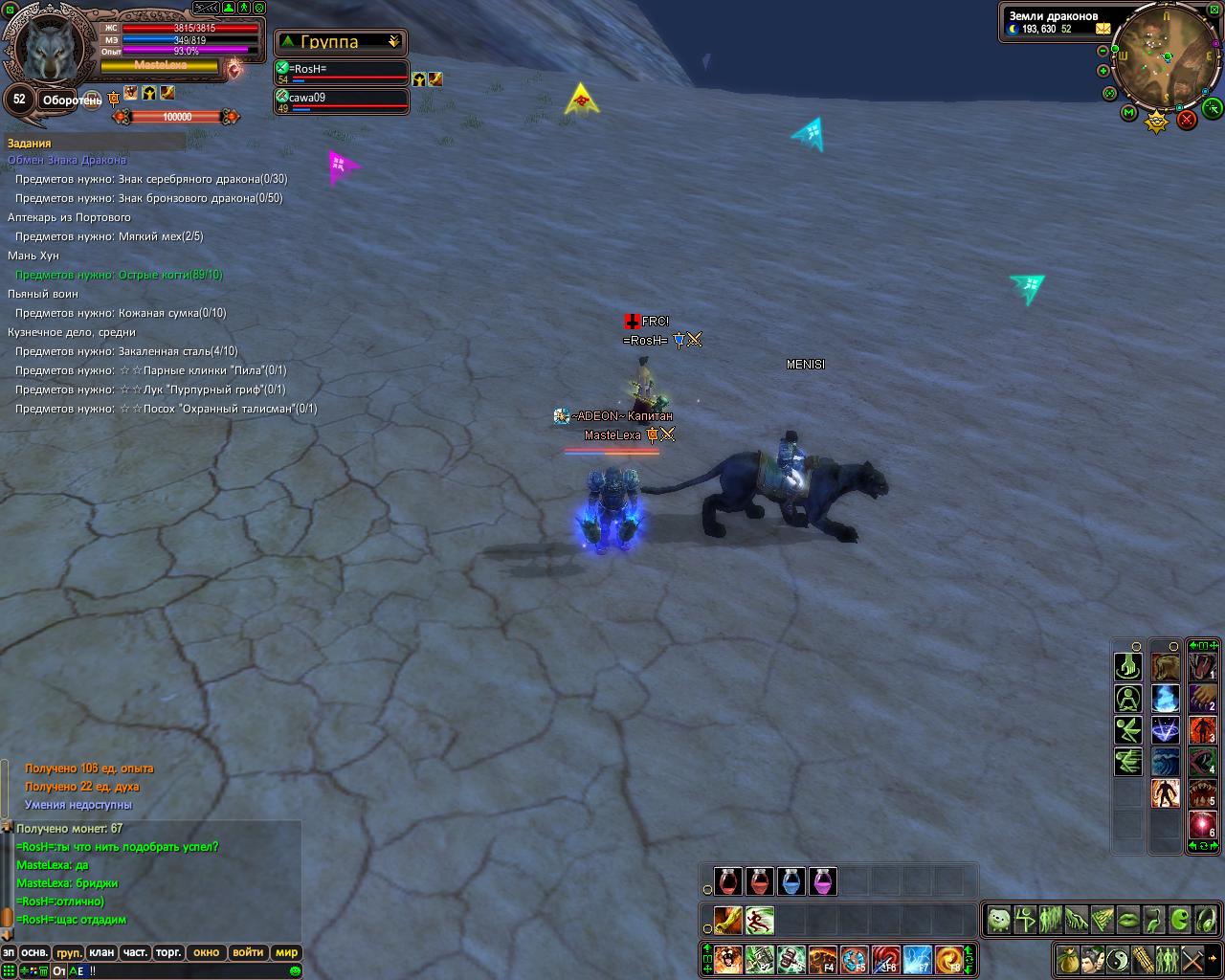Use the purple potion slot

(823, 880)
